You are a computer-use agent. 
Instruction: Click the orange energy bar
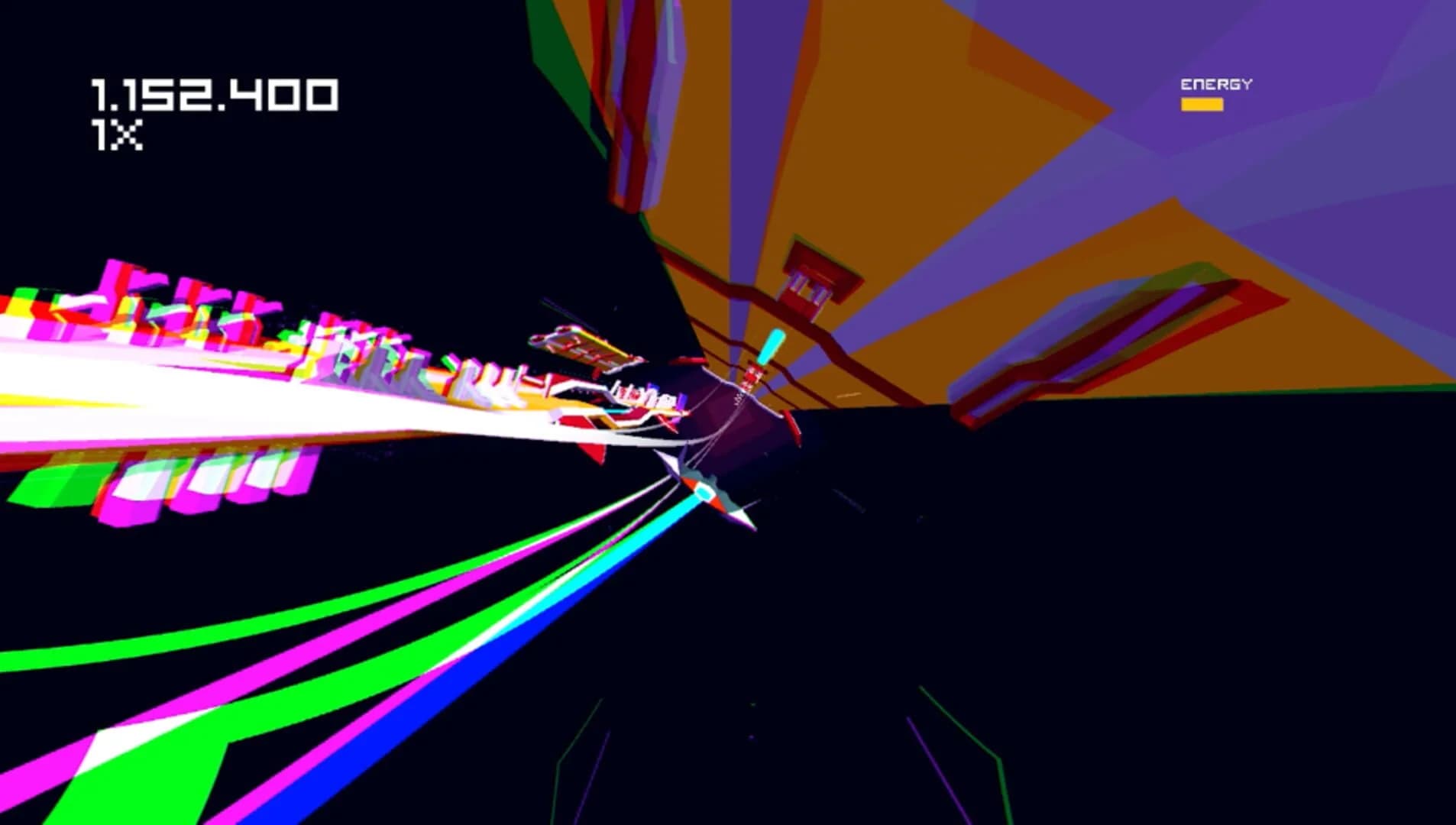(x=1203, y=103)
